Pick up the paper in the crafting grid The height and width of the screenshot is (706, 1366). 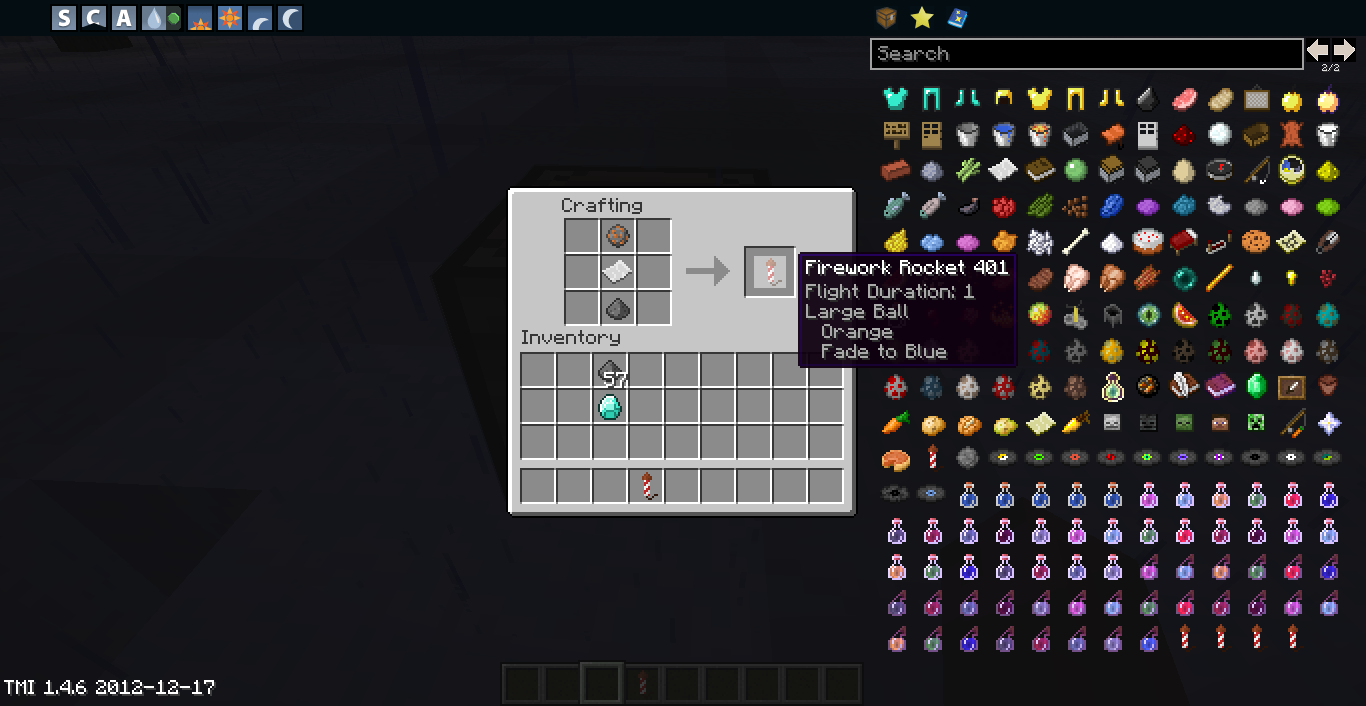coord(617,272)
